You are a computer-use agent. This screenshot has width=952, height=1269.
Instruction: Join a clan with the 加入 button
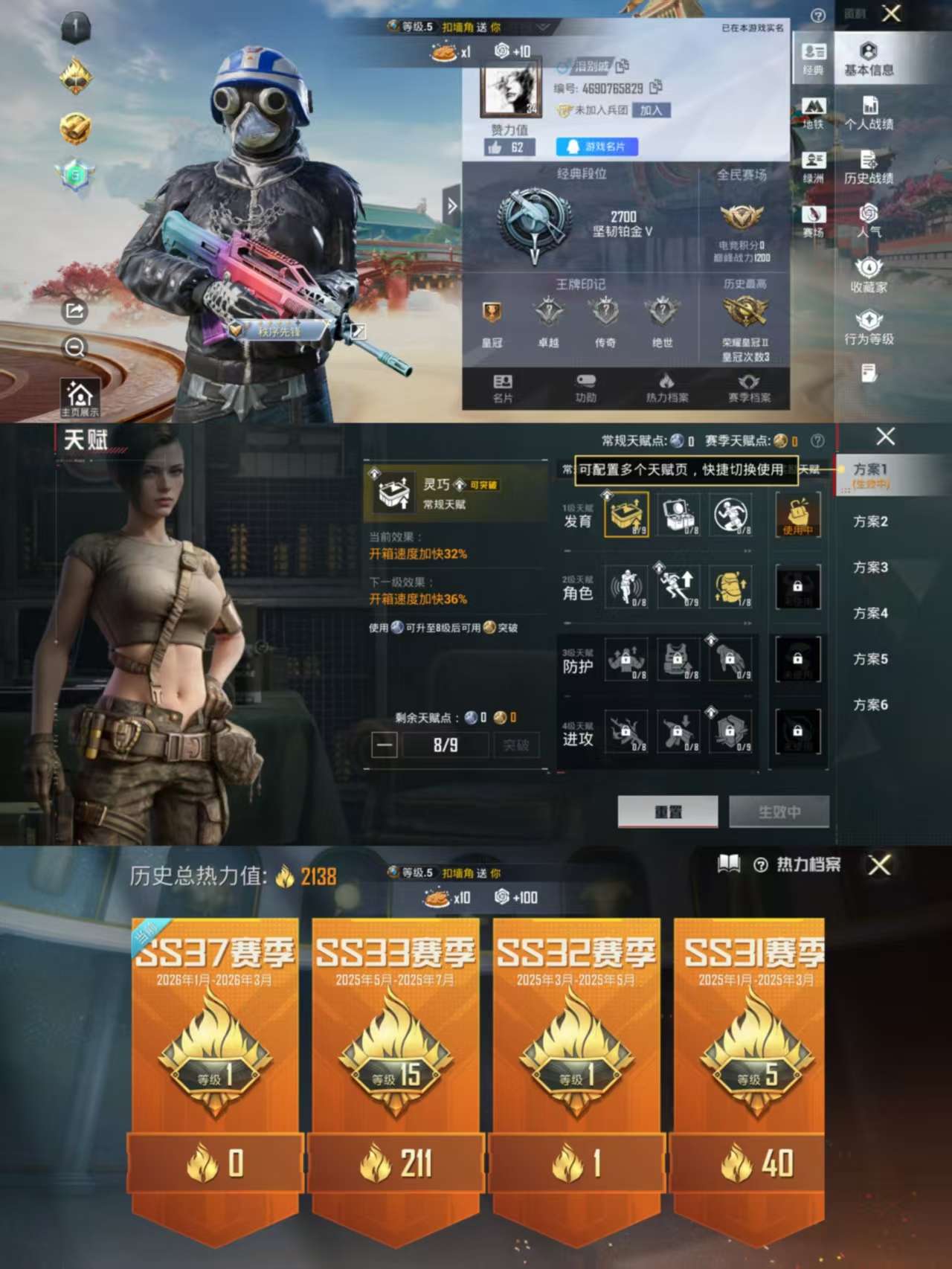point(651,110)
